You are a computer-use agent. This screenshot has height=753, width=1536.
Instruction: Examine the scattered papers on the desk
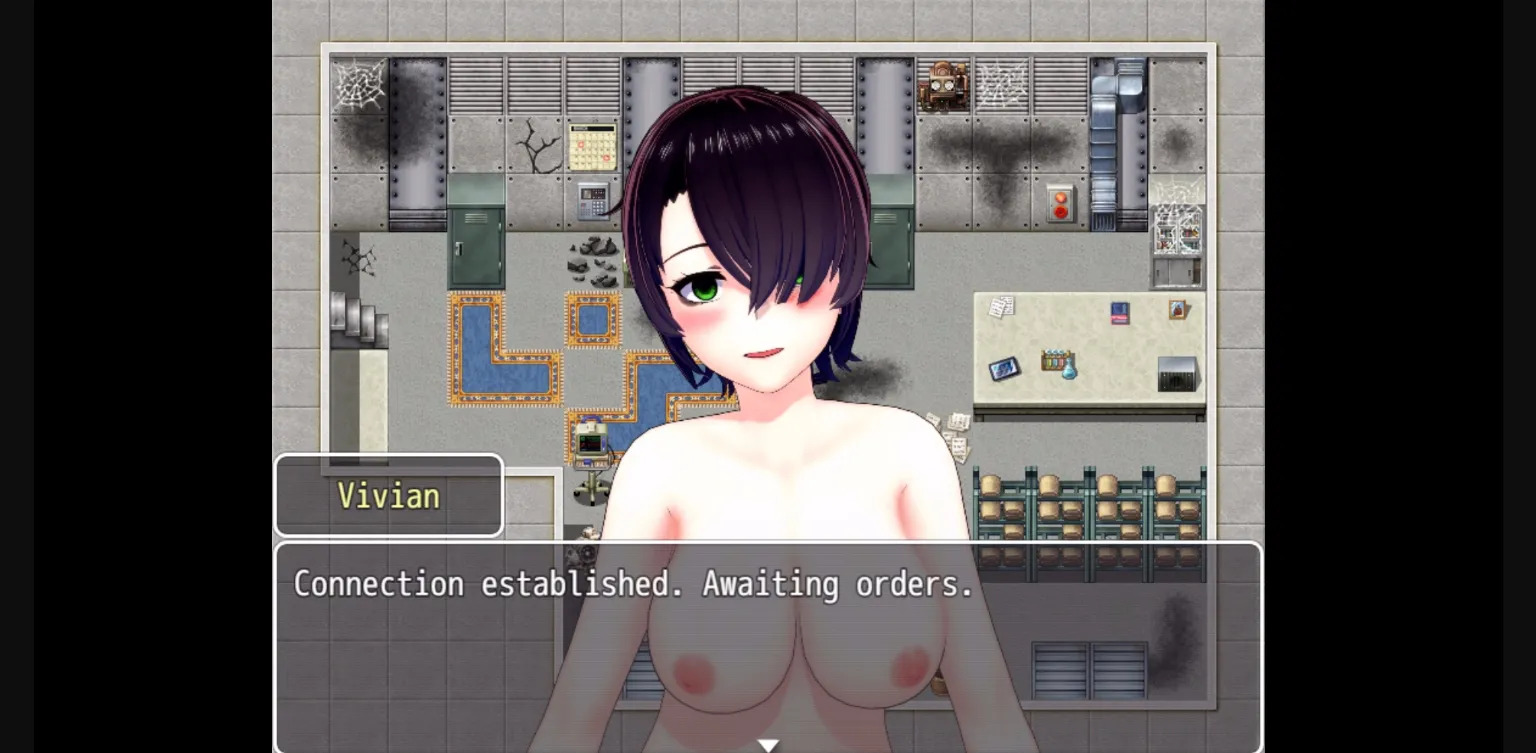click(x=1002, y=307)
